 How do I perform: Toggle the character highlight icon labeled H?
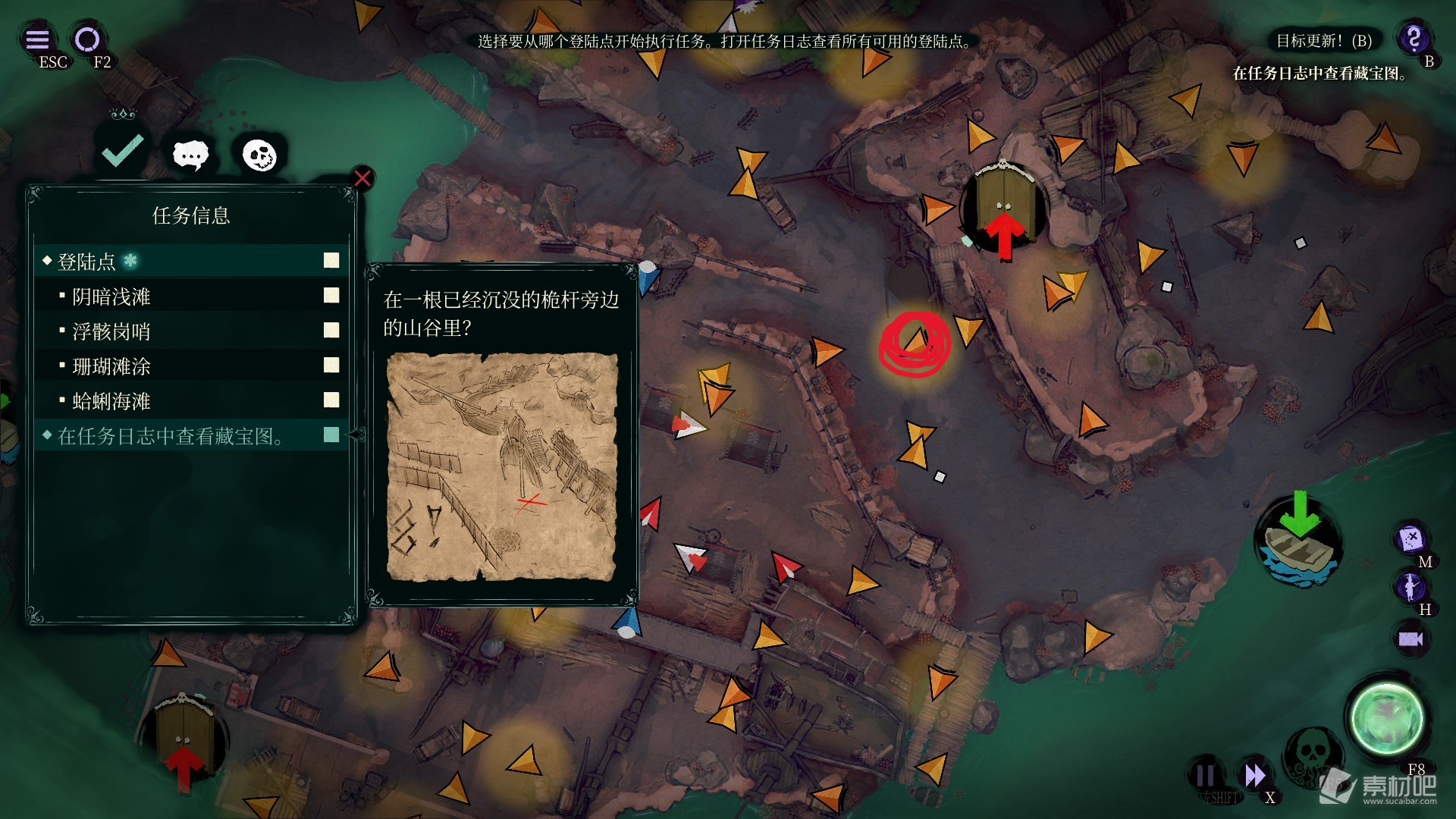[1410, 586]
